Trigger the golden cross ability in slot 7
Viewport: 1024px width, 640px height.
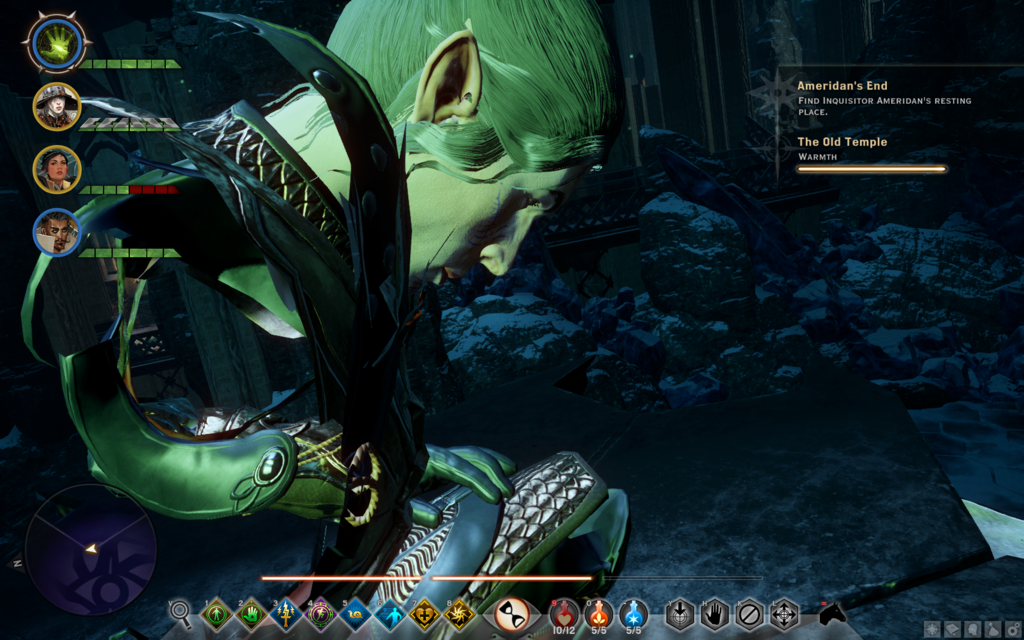point(425,613)
